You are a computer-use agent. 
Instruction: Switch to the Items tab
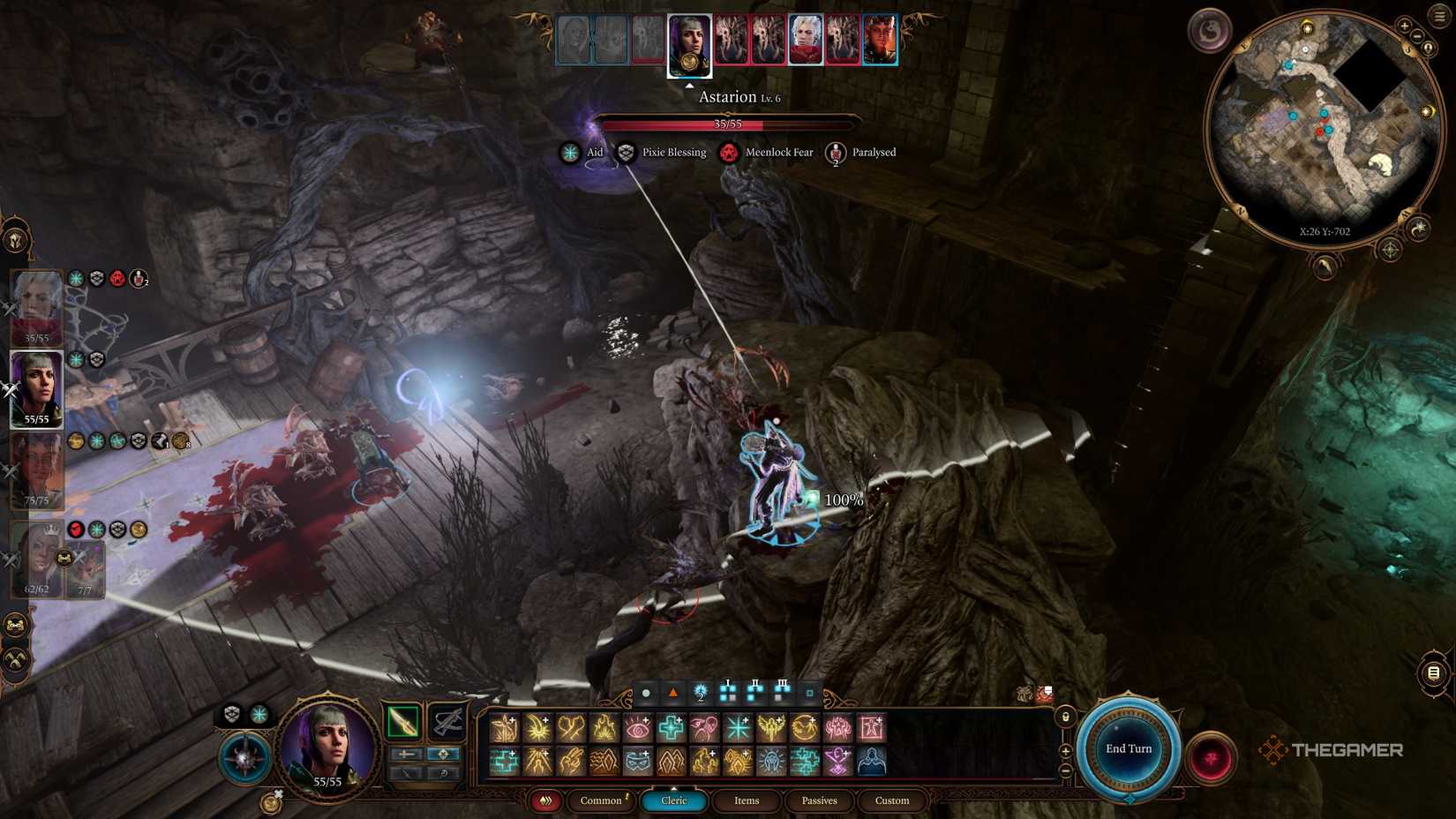click(x=747, y=801)
